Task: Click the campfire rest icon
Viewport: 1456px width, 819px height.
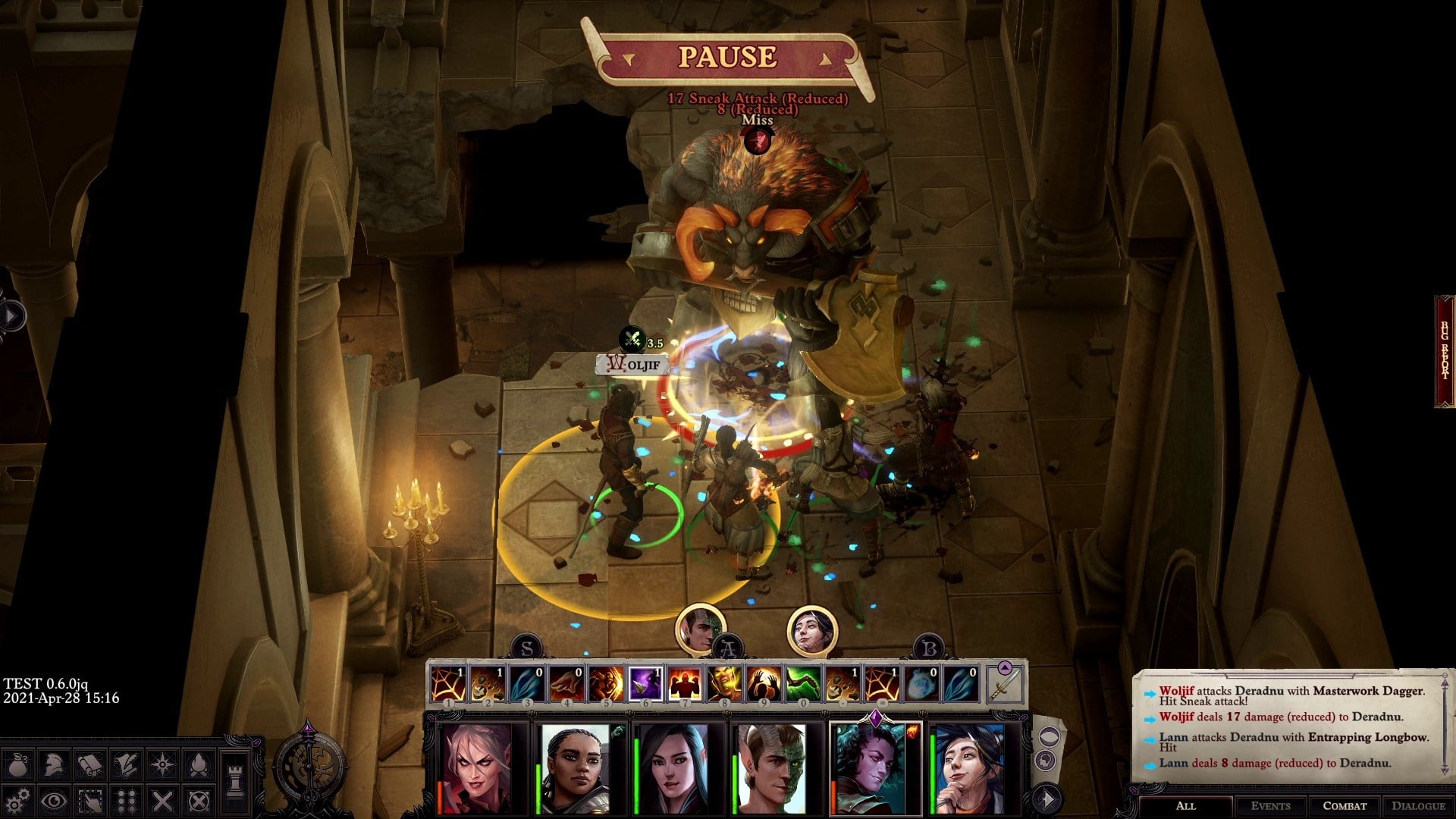Action: (x=199, y=764)
